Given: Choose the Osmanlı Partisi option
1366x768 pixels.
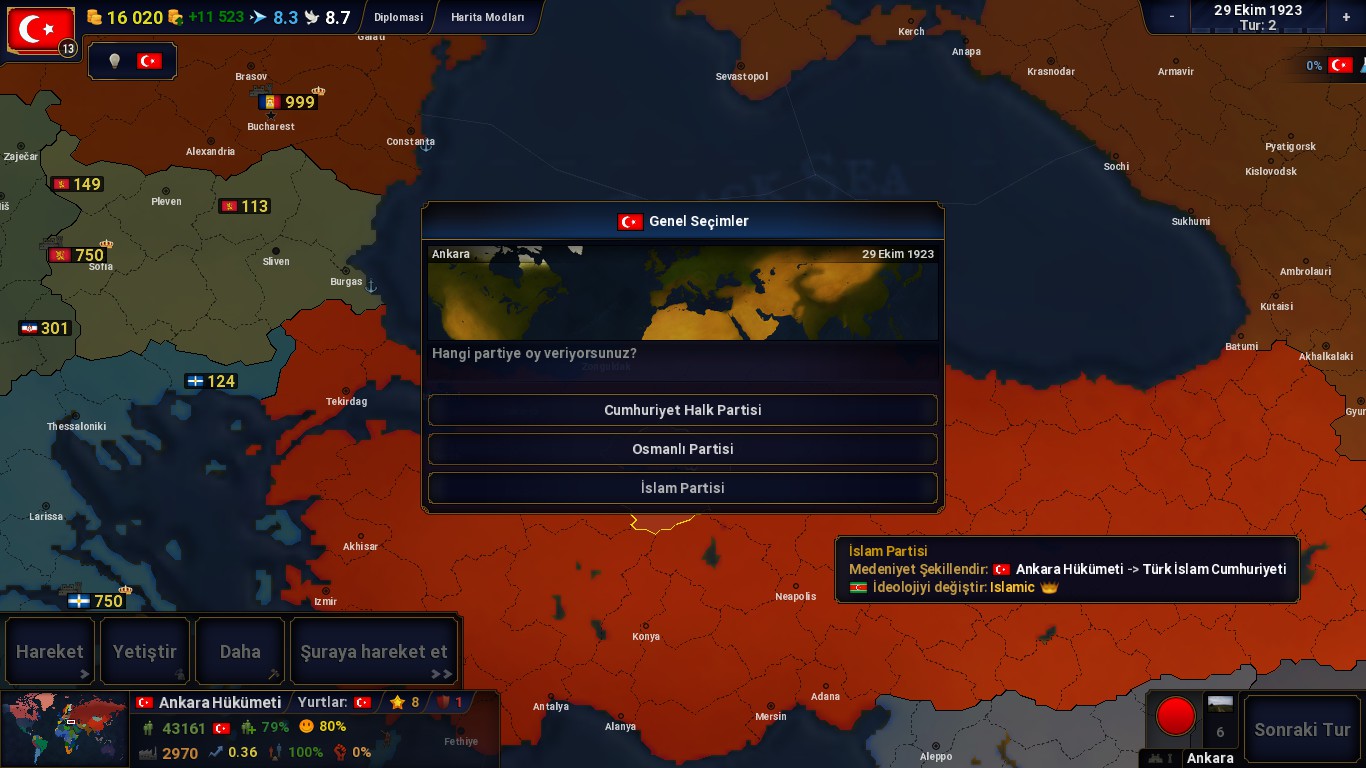Looking at the screenshot, I should (x=682, y=449).
